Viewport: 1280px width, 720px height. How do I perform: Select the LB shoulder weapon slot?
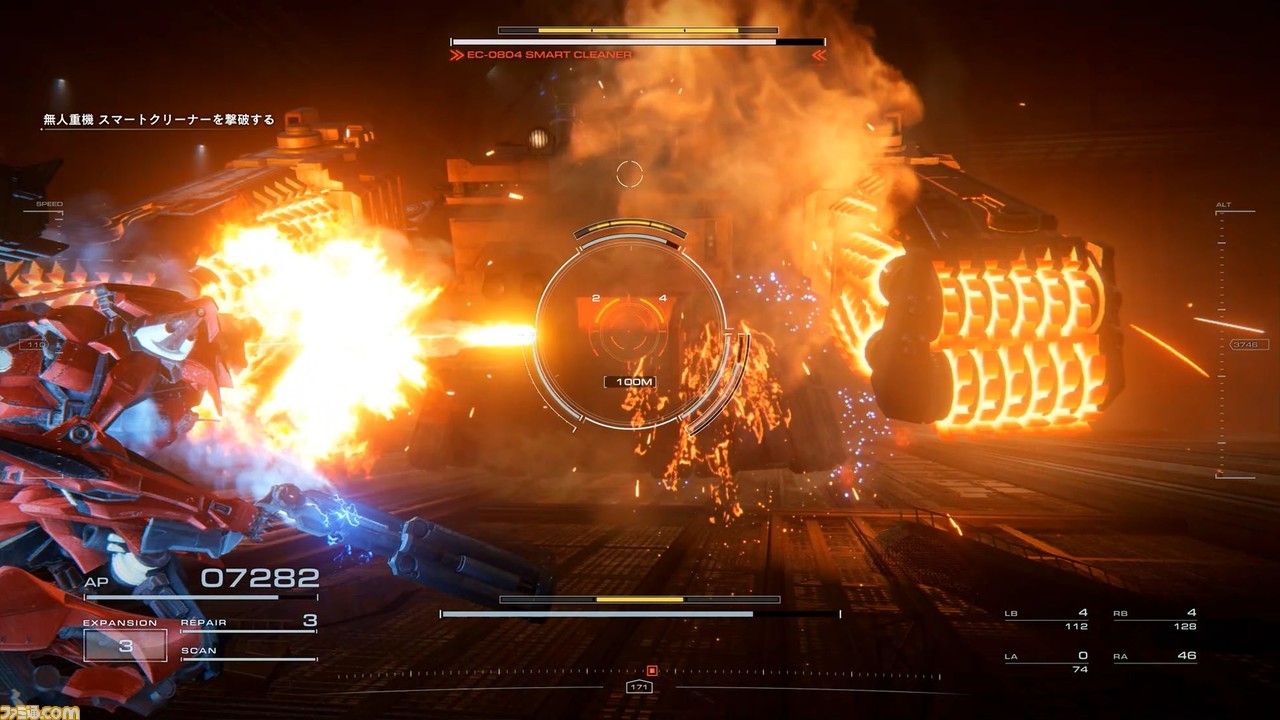(1046, 619)
